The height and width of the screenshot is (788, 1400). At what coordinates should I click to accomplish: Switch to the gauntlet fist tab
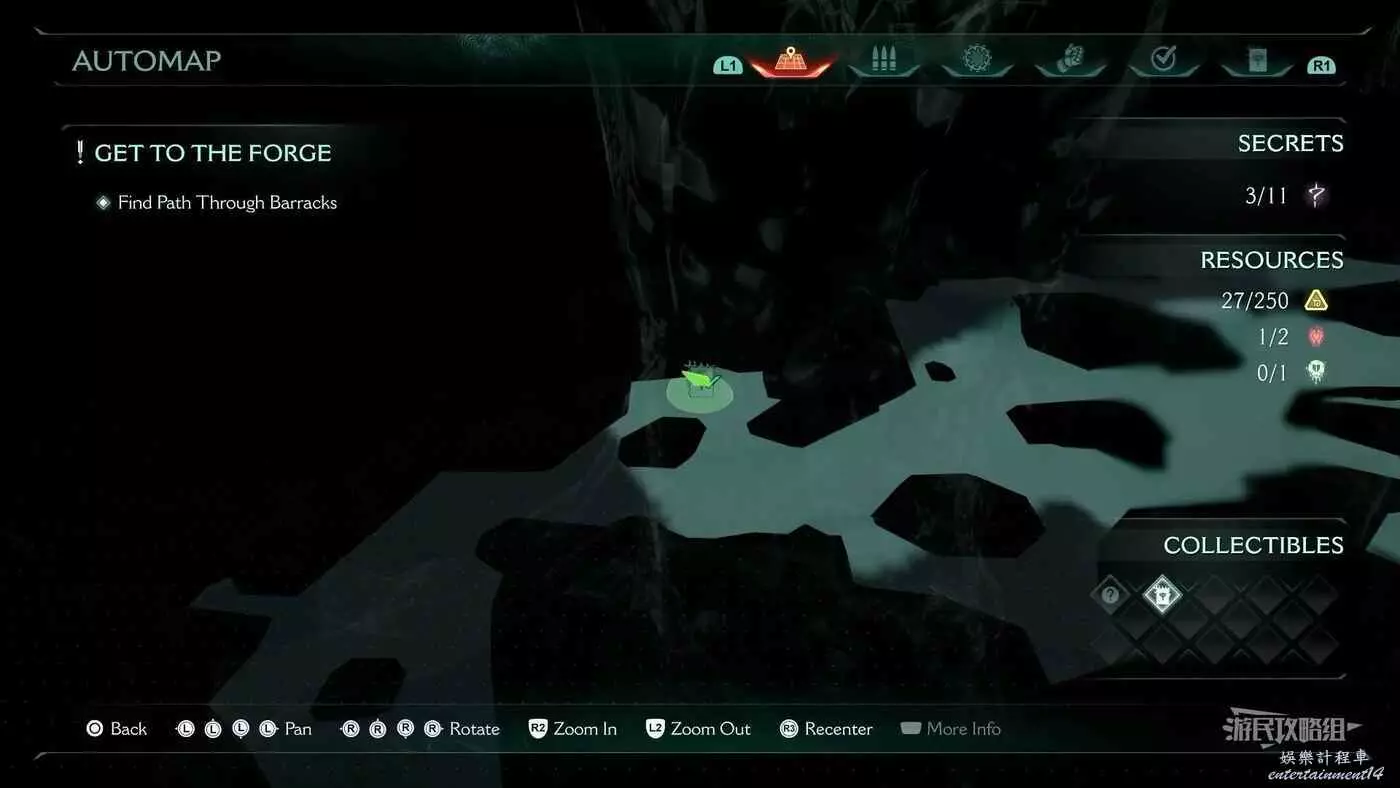(x=1070, y=60)
